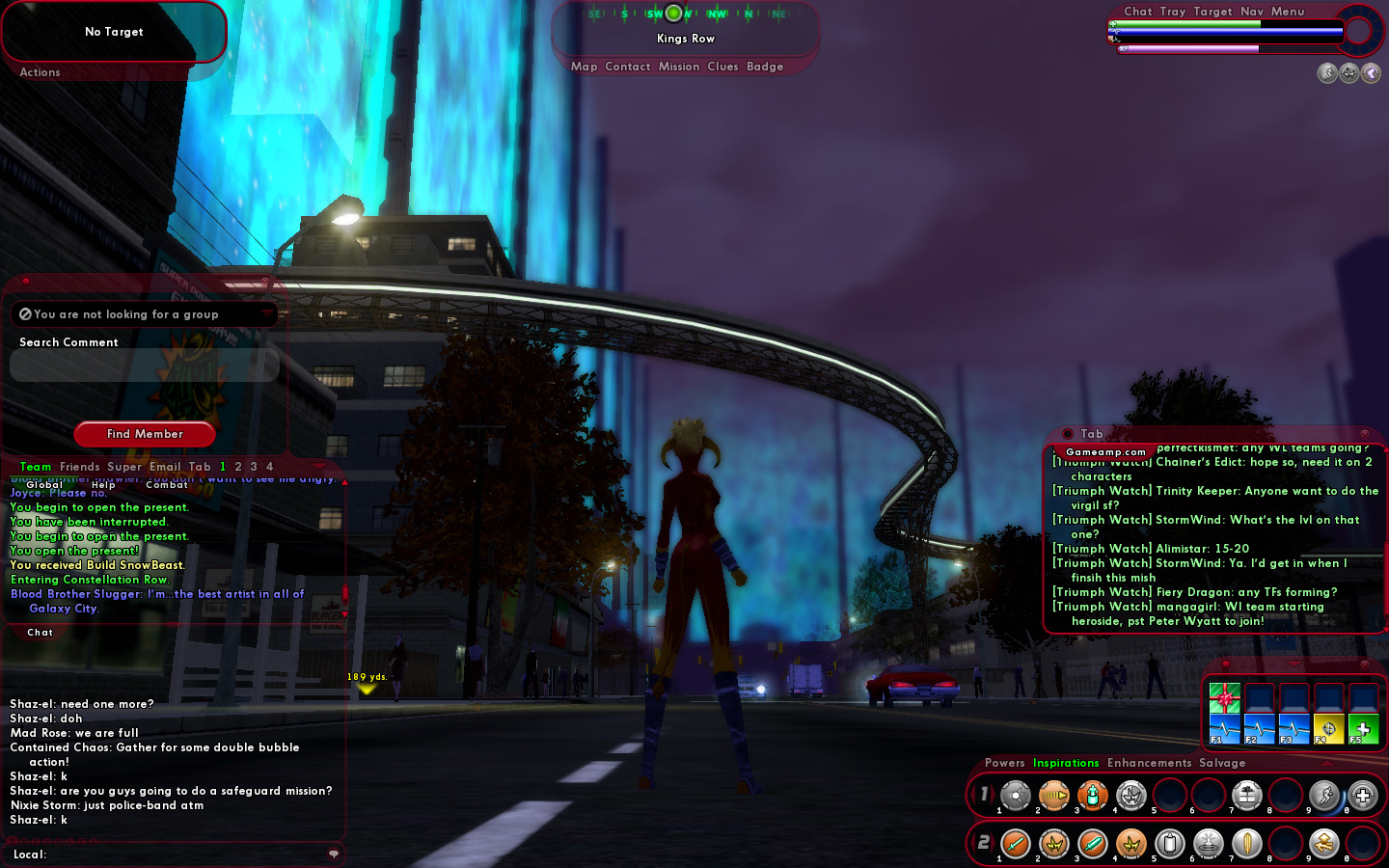Open the Actions menu under target
The image size is (1389, 868).
pos(40,72)
